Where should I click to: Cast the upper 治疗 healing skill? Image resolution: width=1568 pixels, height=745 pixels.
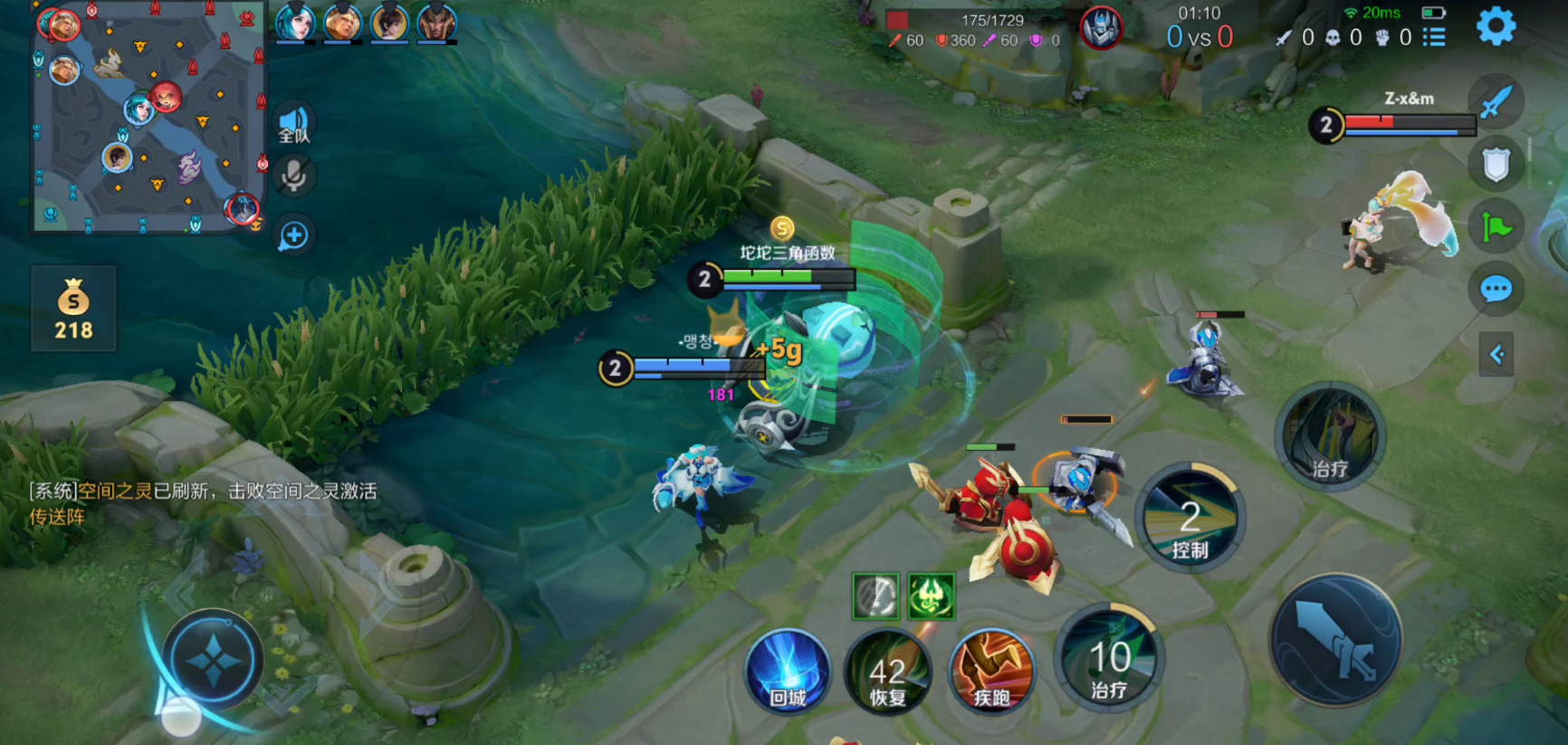coord(1329,438)
